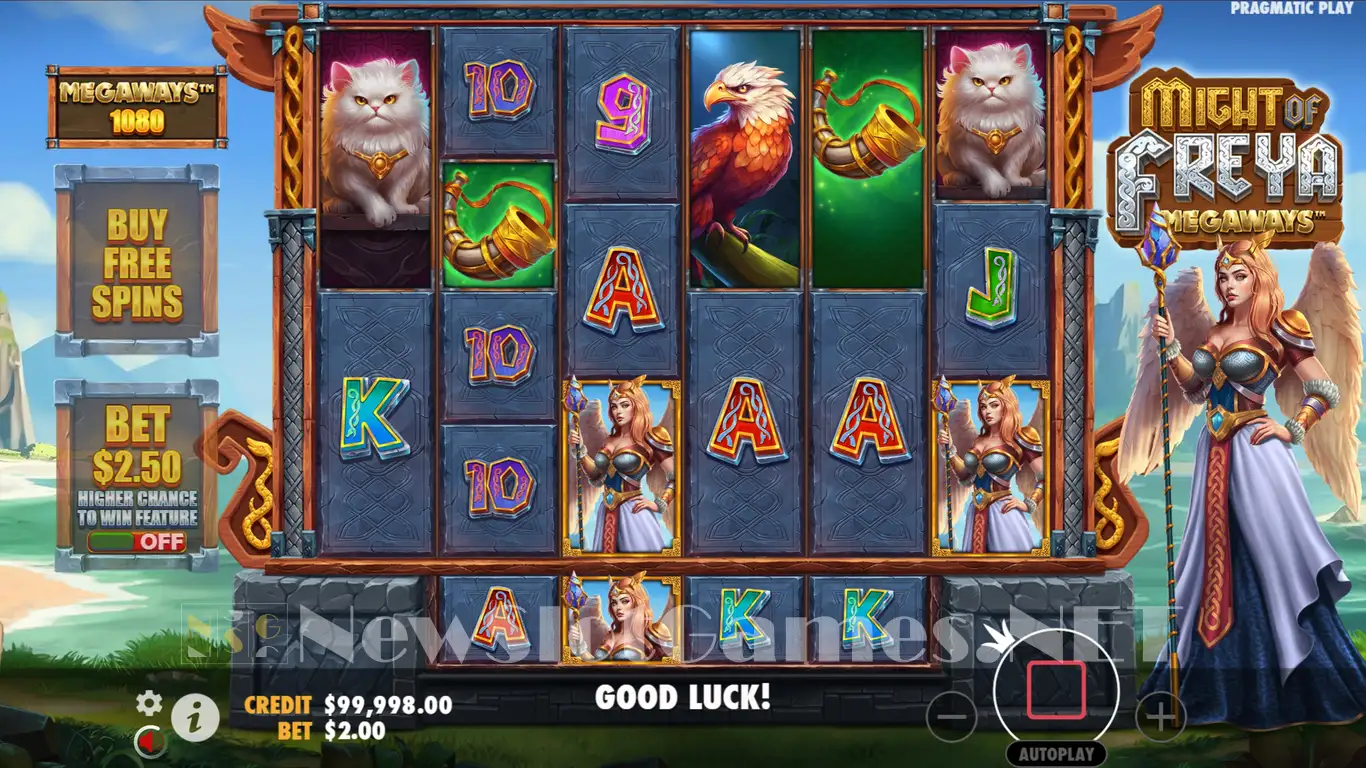Stop the spin with the red square button
Viewport: 1366px width, 768px height.
(1056, 689)
